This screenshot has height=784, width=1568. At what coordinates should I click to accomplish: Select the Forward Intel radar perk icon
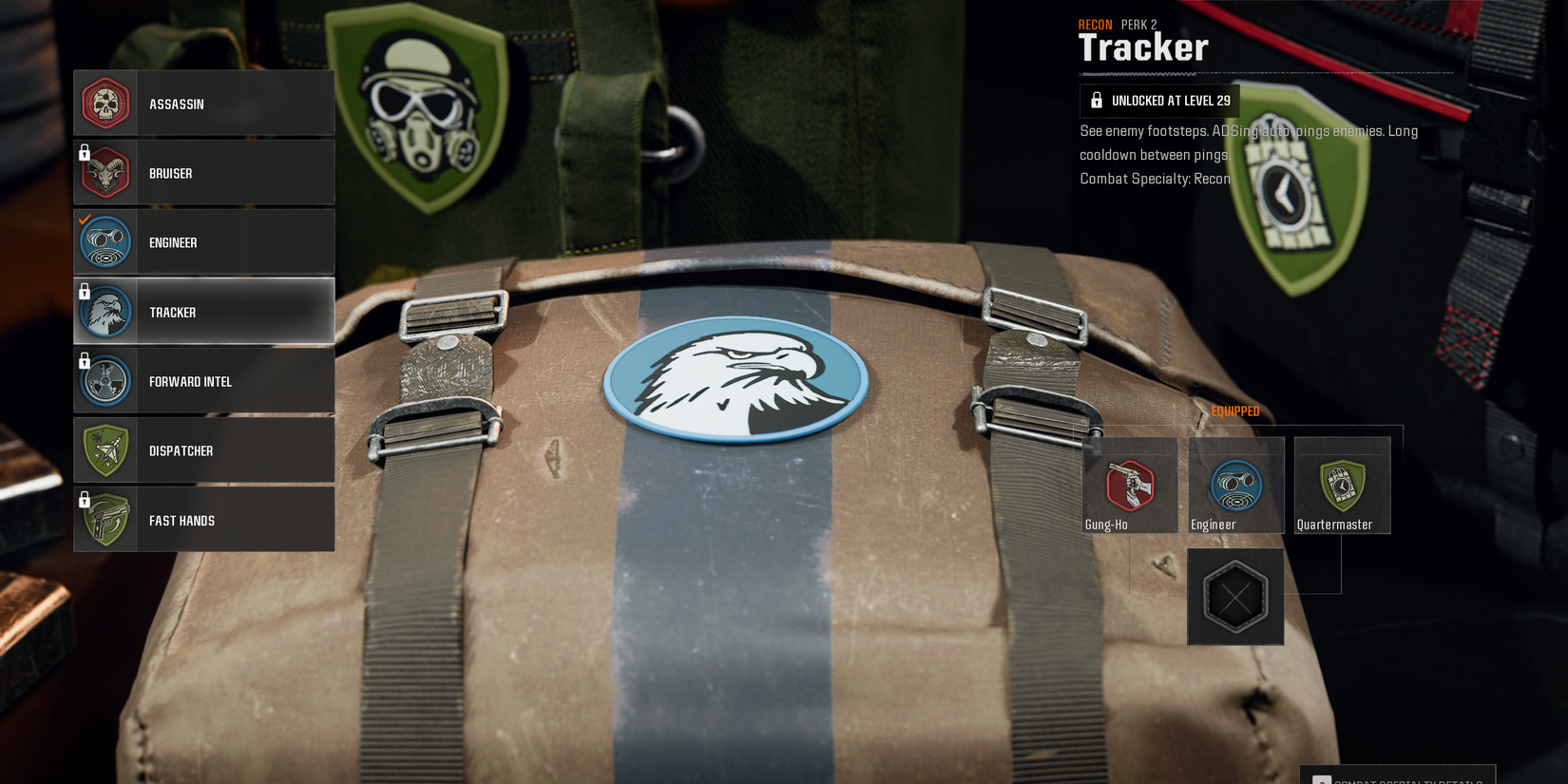point(105,380)
